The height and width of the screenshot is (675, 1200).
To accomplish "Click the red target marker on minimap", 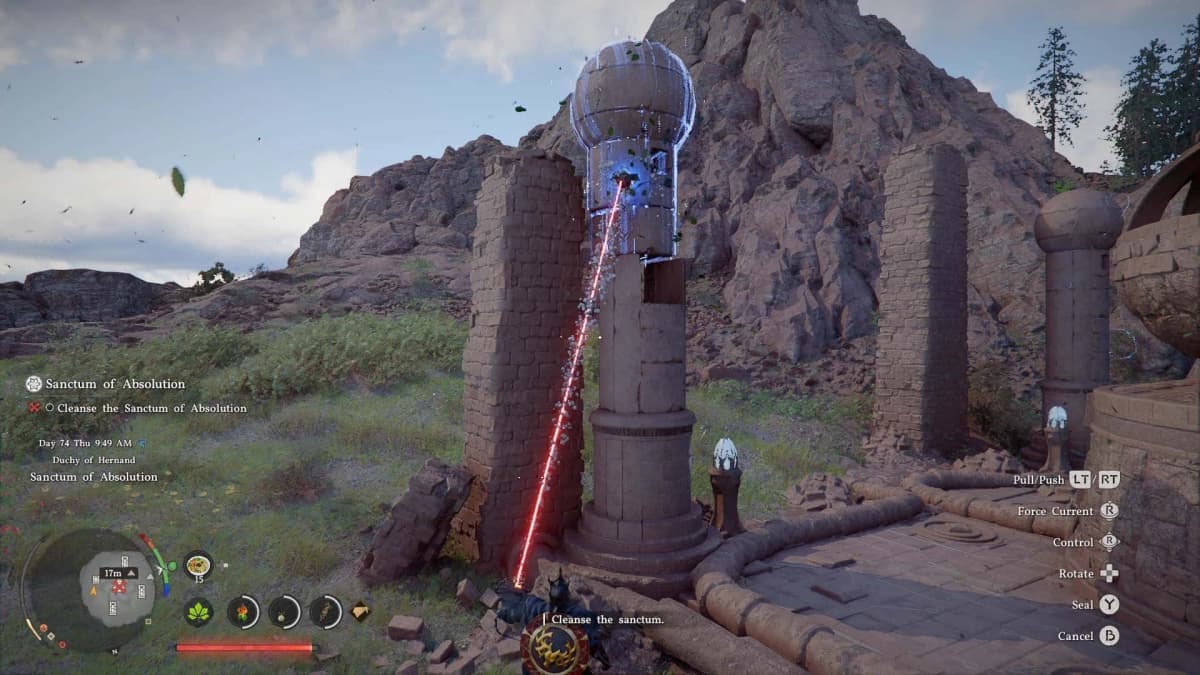I will pos(119,587).
